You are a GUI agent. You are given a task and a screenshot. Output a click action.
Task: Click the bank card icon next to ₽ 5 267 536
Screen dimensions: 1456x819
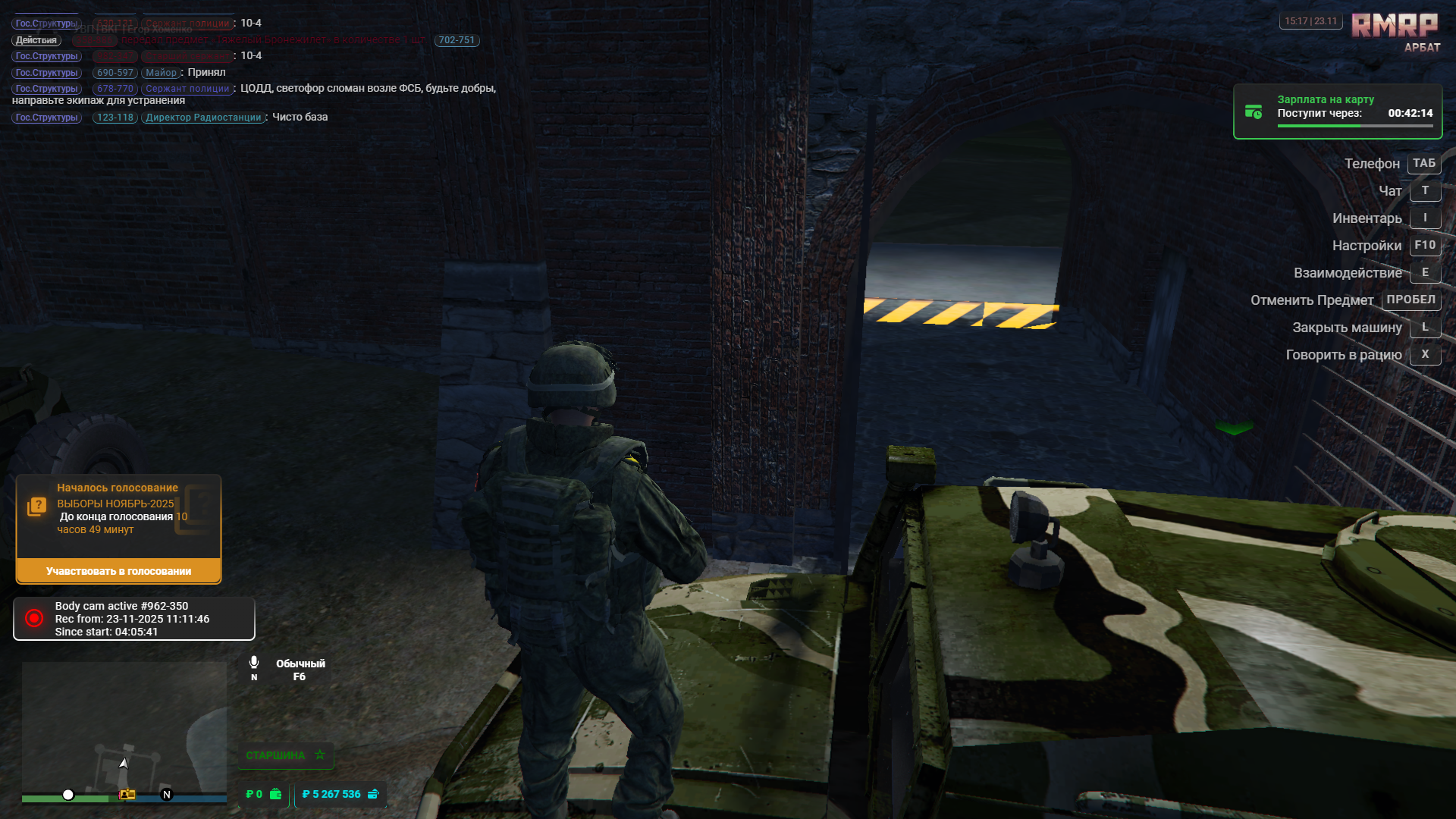pos(372,794)
